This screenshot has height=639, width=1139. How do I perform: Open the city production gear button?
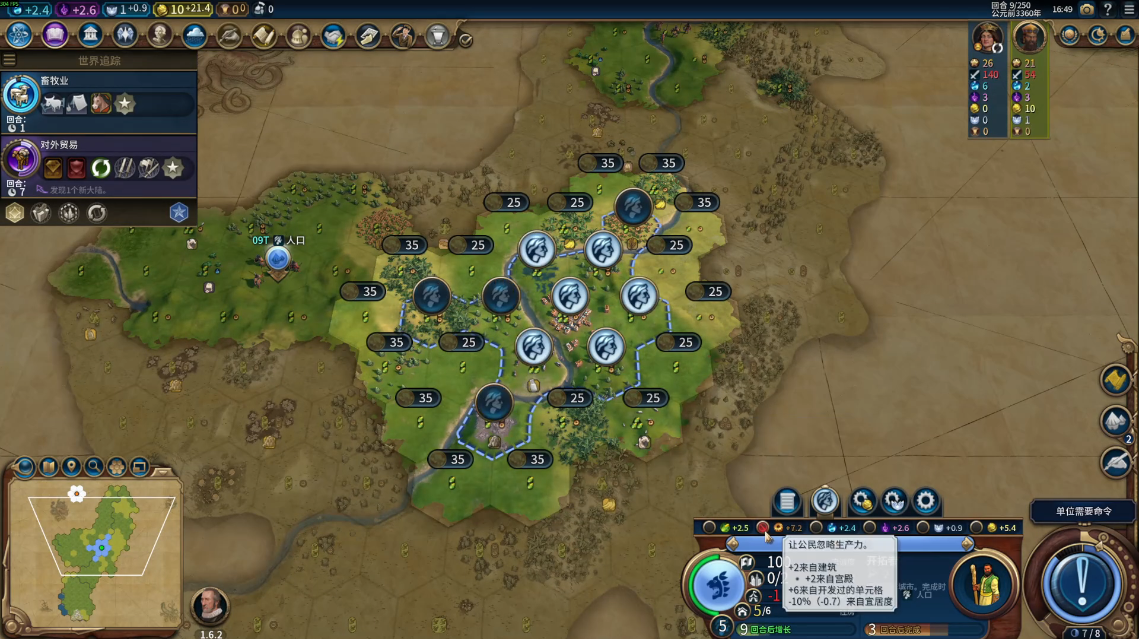point(926,500)
